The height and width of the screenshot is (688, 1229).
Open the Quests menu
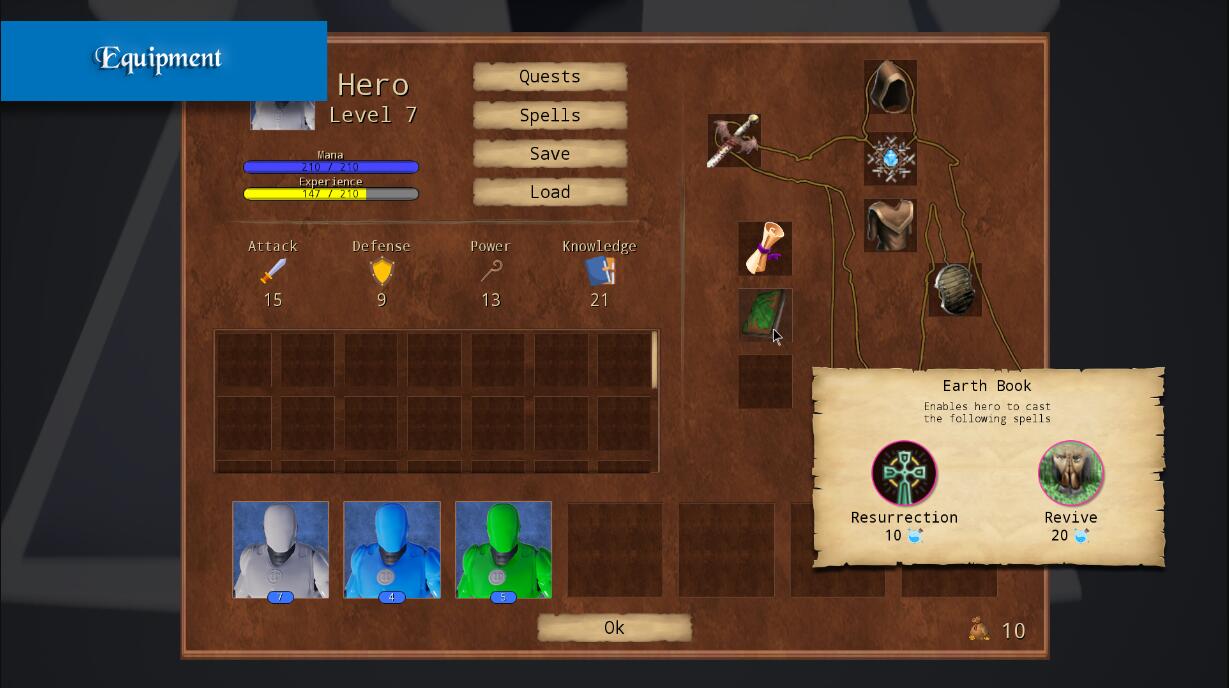pos(550,77)
